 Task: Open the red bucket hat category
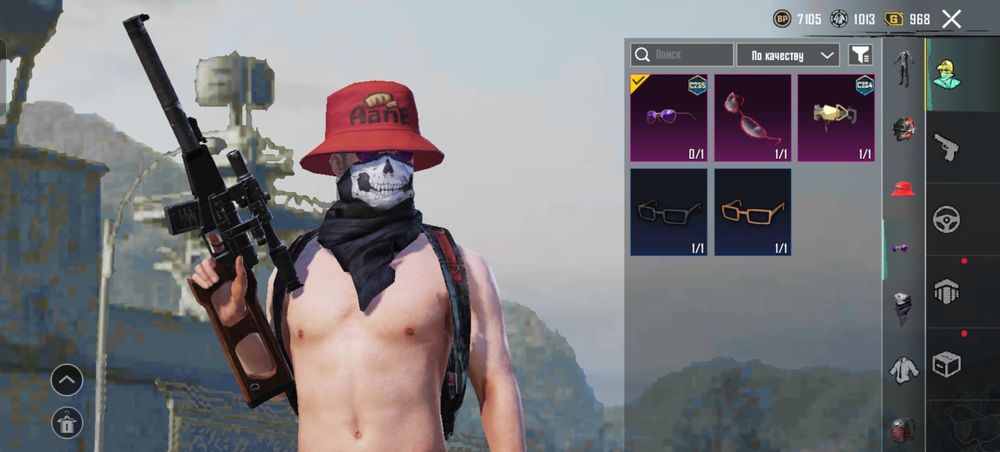coord(904,189)
